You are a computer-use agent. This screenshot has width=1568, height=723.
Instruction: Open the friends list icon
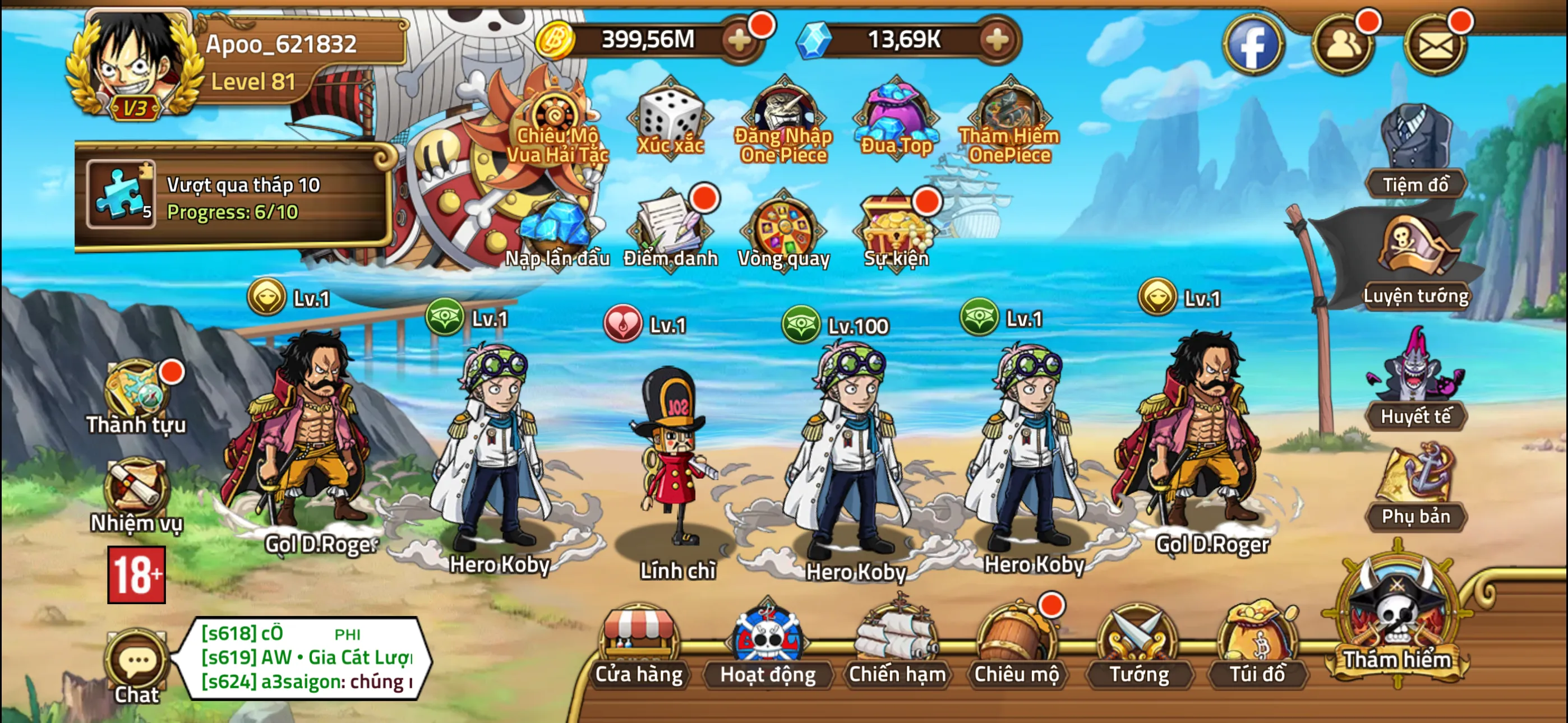pyautogui.click(x=1342, y=45)
